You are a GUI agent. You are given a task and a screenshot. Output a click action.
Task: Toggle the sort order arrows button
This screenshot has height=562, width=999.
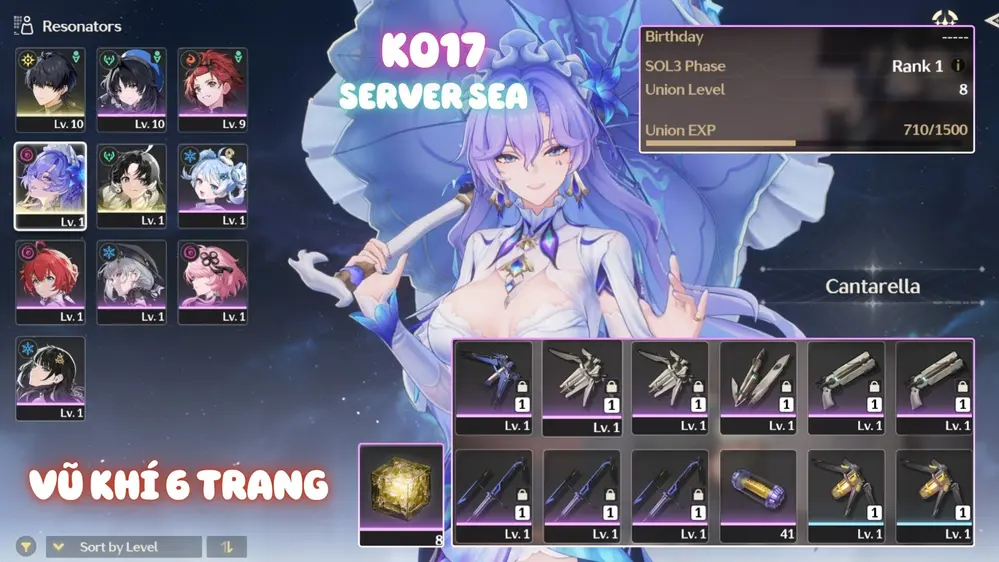(227, 547)
